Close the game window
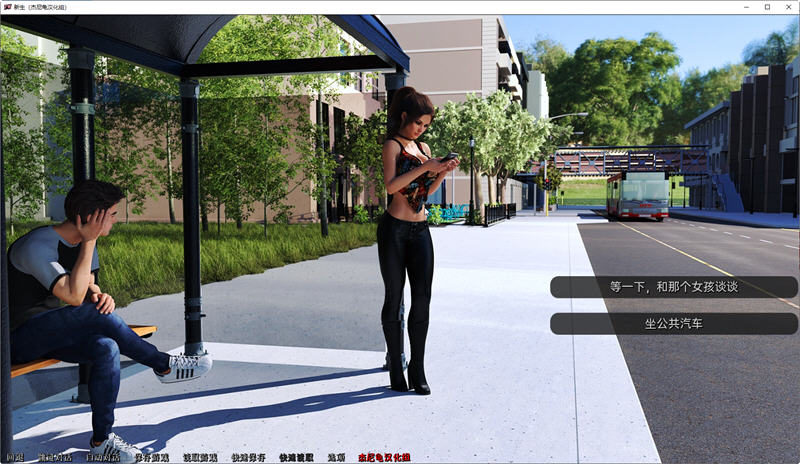Screen dimensions: 800x464 787,7
